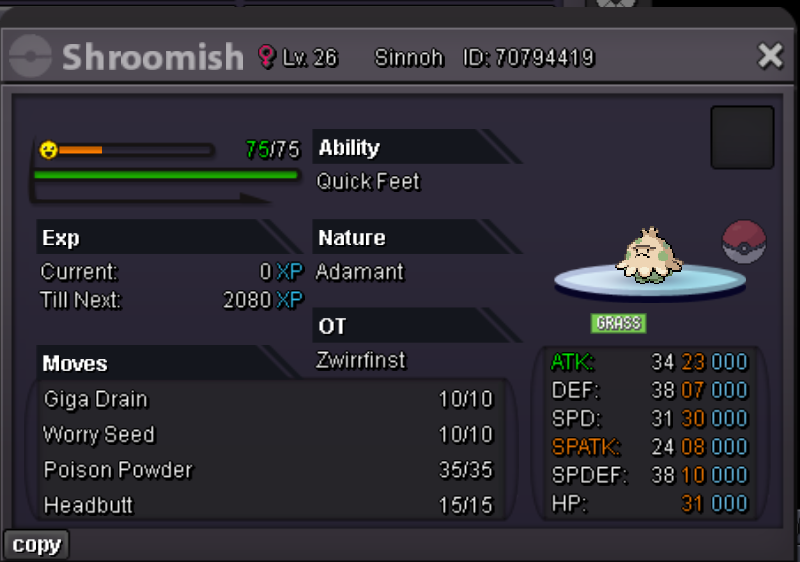The image size is (800, 562).
Task: Select the Poison Powder move
Action: (x=268, y=470)
